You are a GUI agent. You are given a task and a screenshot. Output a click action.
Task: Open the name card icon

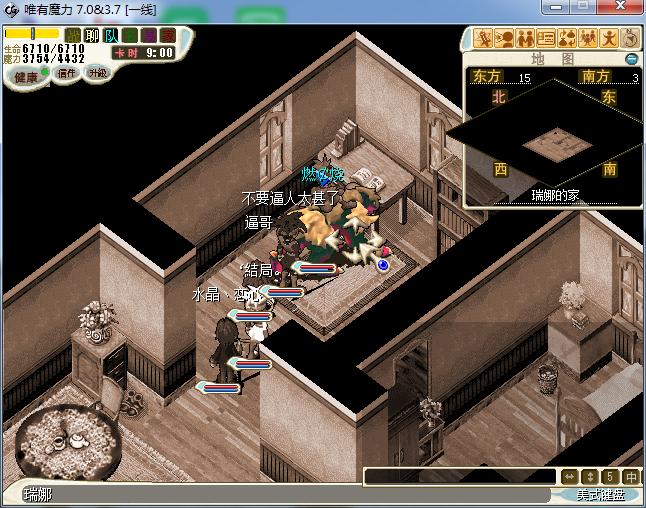pyautogui.click(x=547, y=39)
